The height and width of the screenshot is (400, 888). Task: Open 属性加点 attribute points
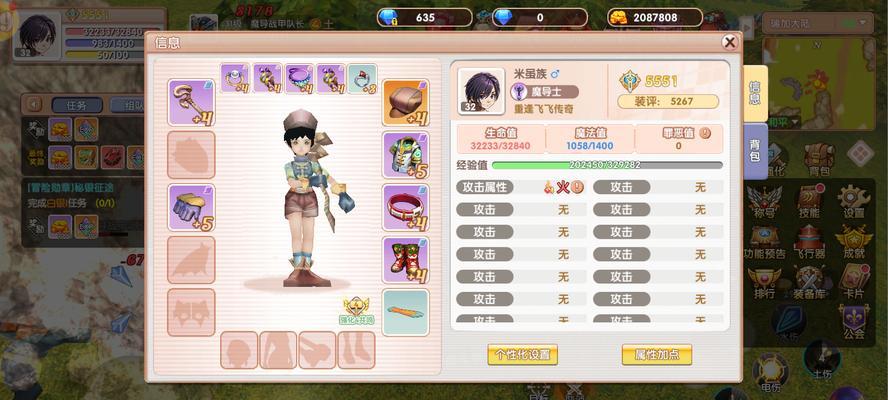[x=656, y=354]
